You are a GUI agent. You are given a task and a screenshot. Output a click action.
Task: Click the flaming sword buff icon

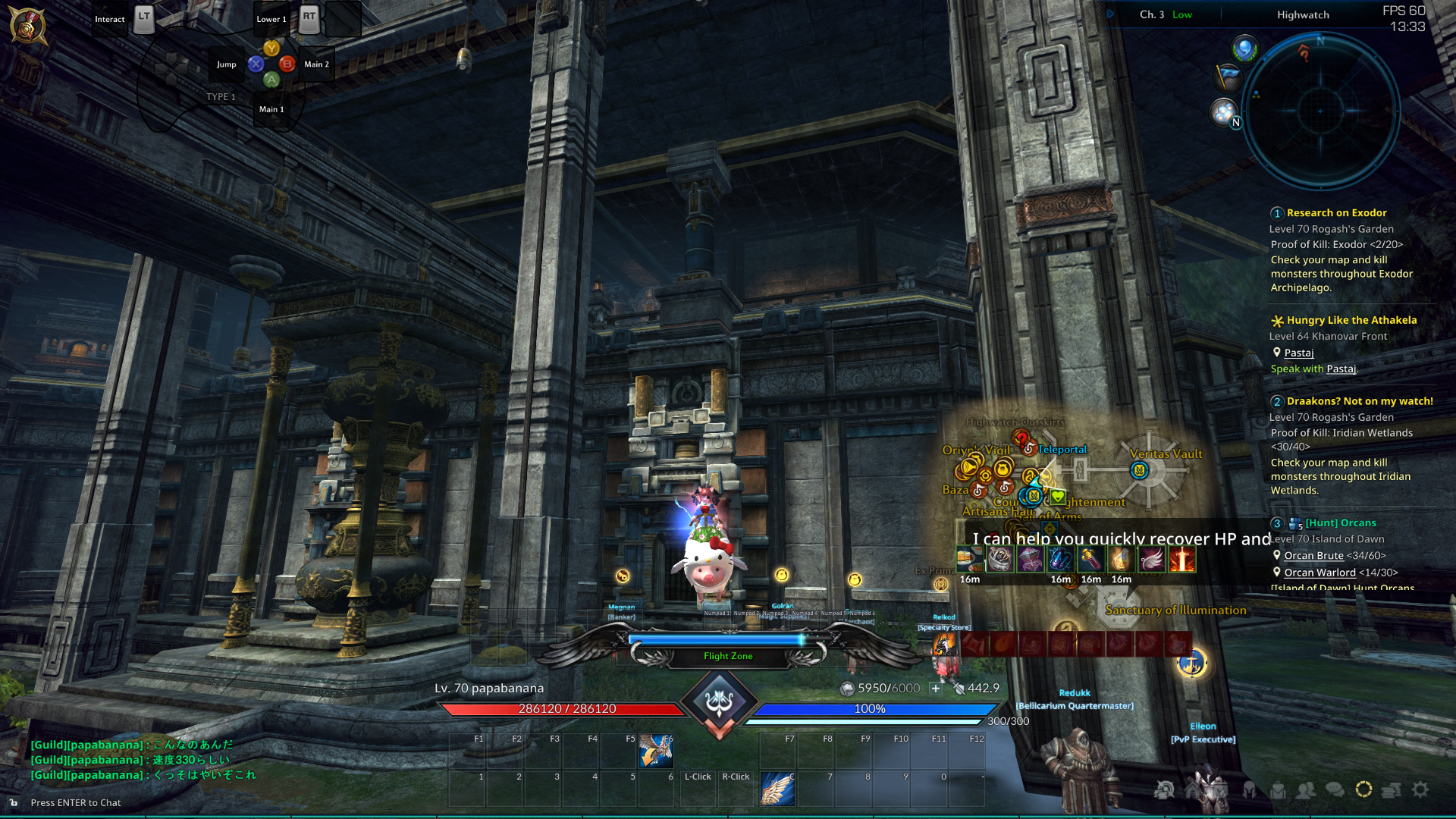pyautogui.click(x=1181, y=560)
